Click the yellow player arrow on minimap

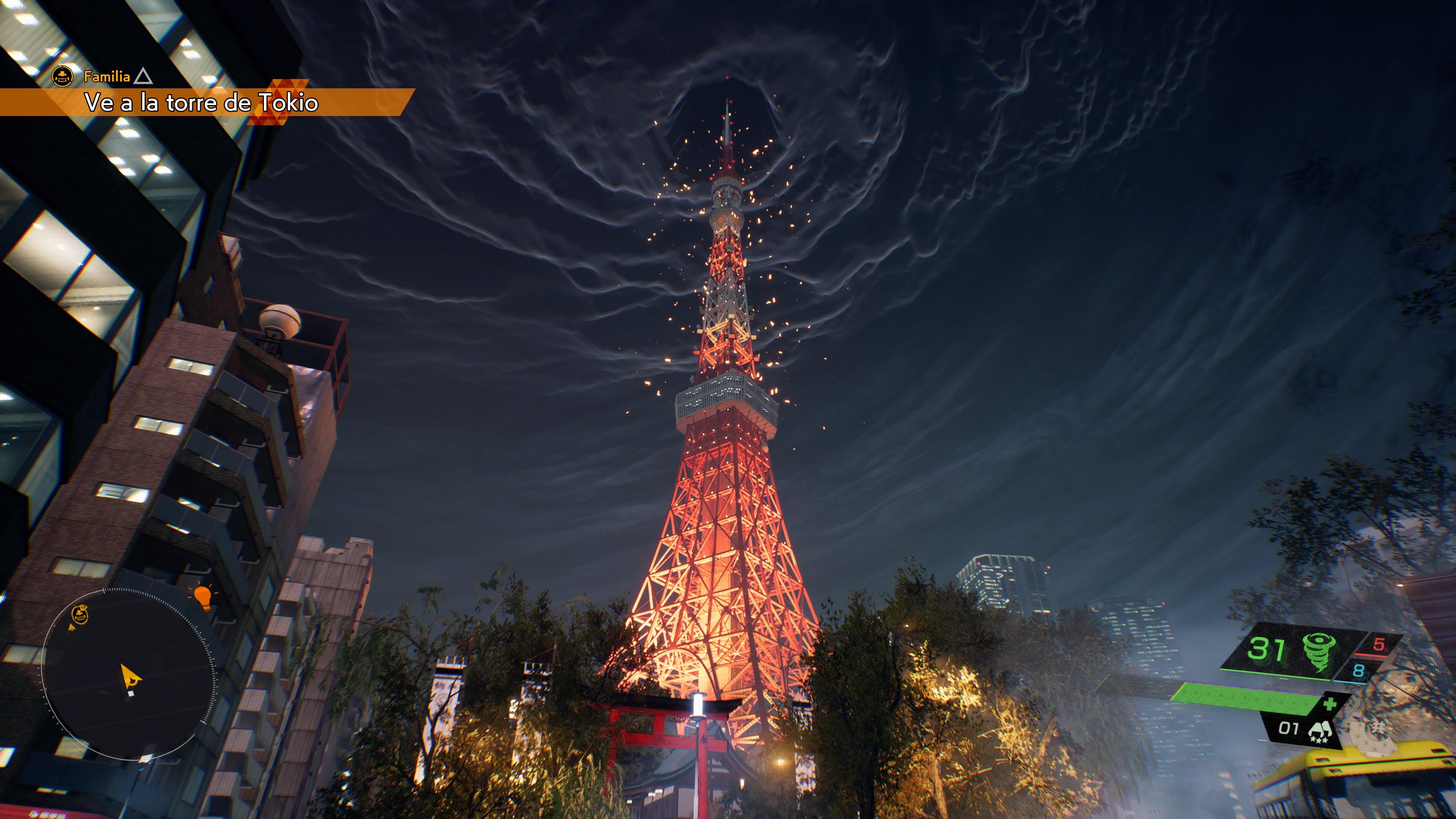pyautogui.click(x=130, y=676)
